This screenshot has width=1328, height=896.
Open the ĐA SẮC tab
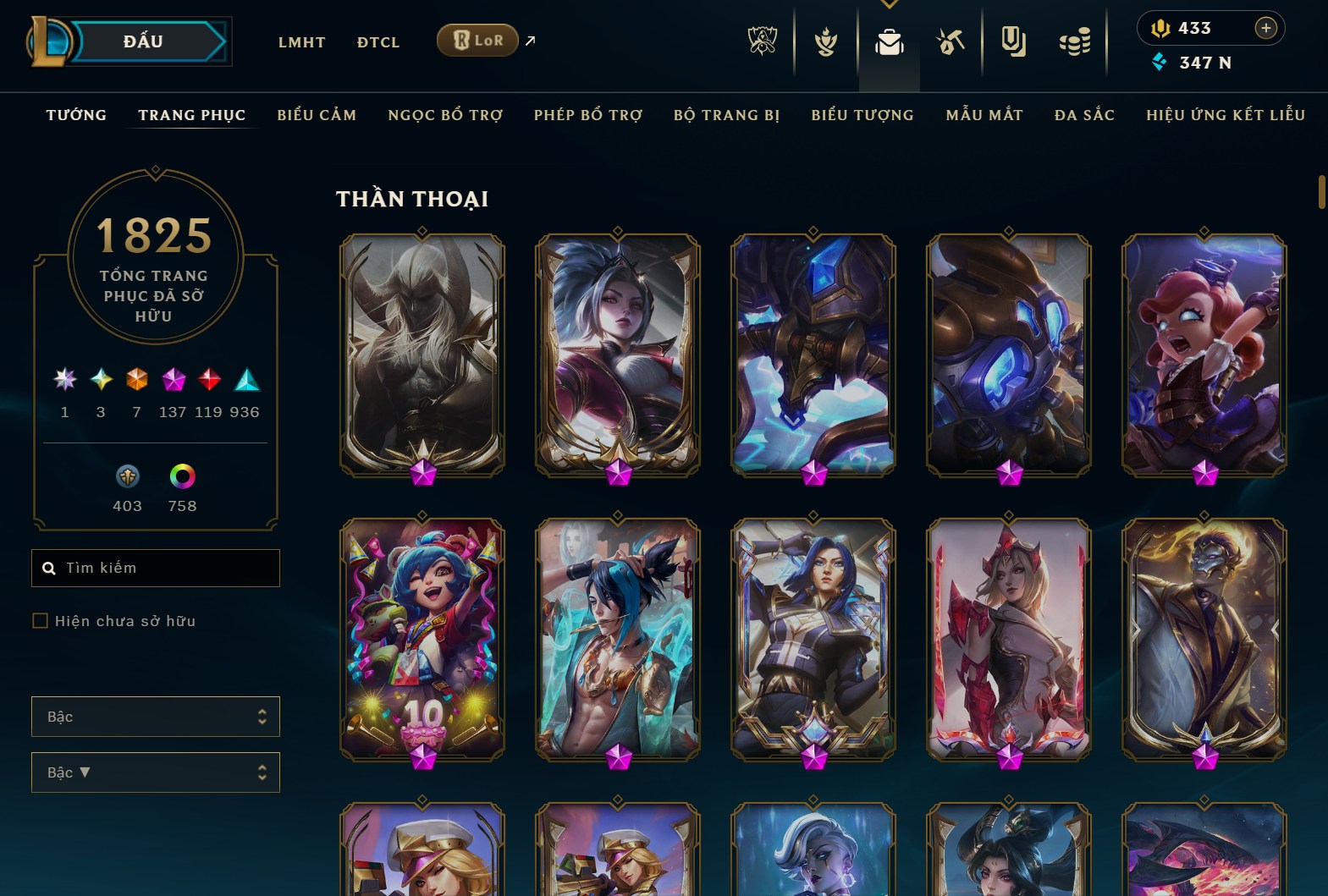(x=1084, y=115)
